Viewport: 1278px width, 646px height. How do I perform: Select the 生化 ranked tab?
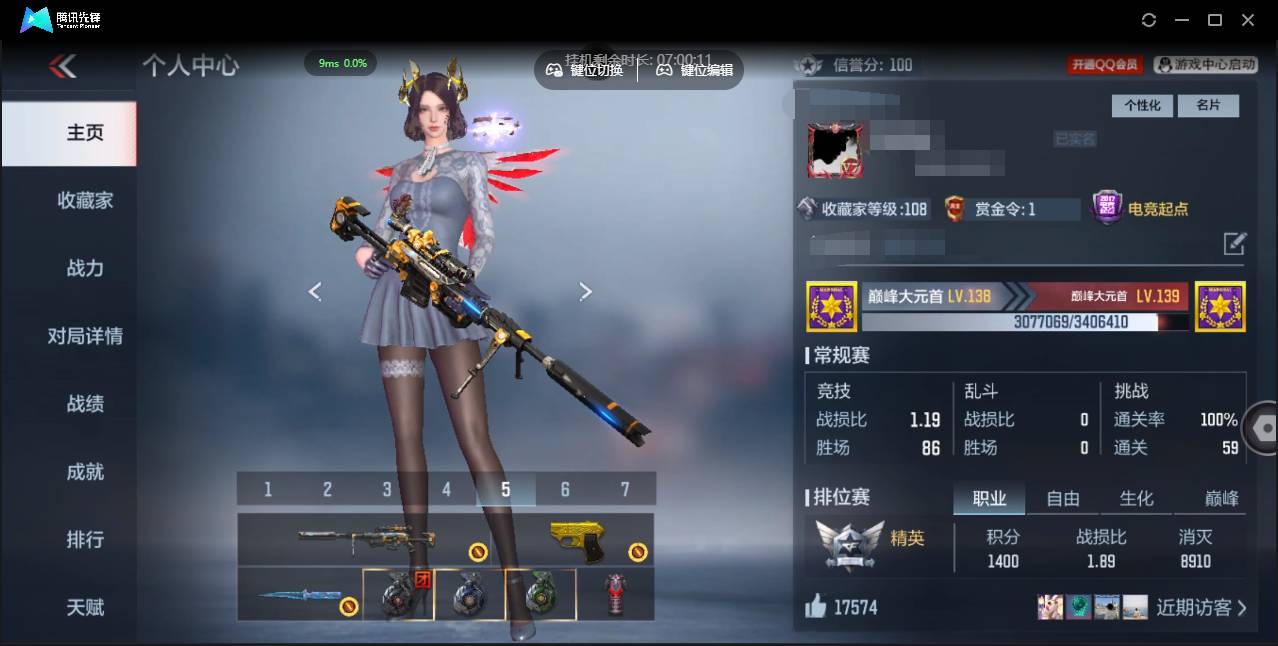click(1136, 498)
